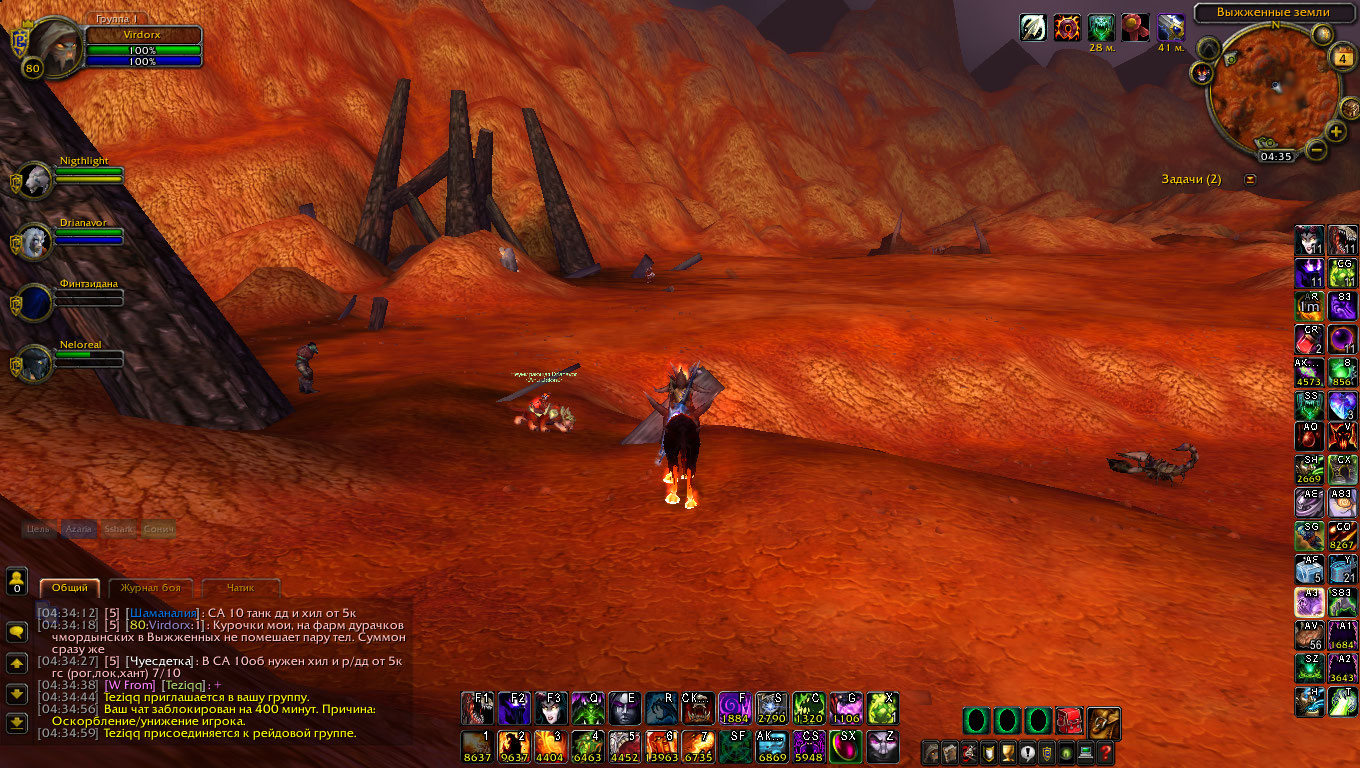Open the calendar button showing 4
Screen dimensions: 1360x768
click(1343, 58)
